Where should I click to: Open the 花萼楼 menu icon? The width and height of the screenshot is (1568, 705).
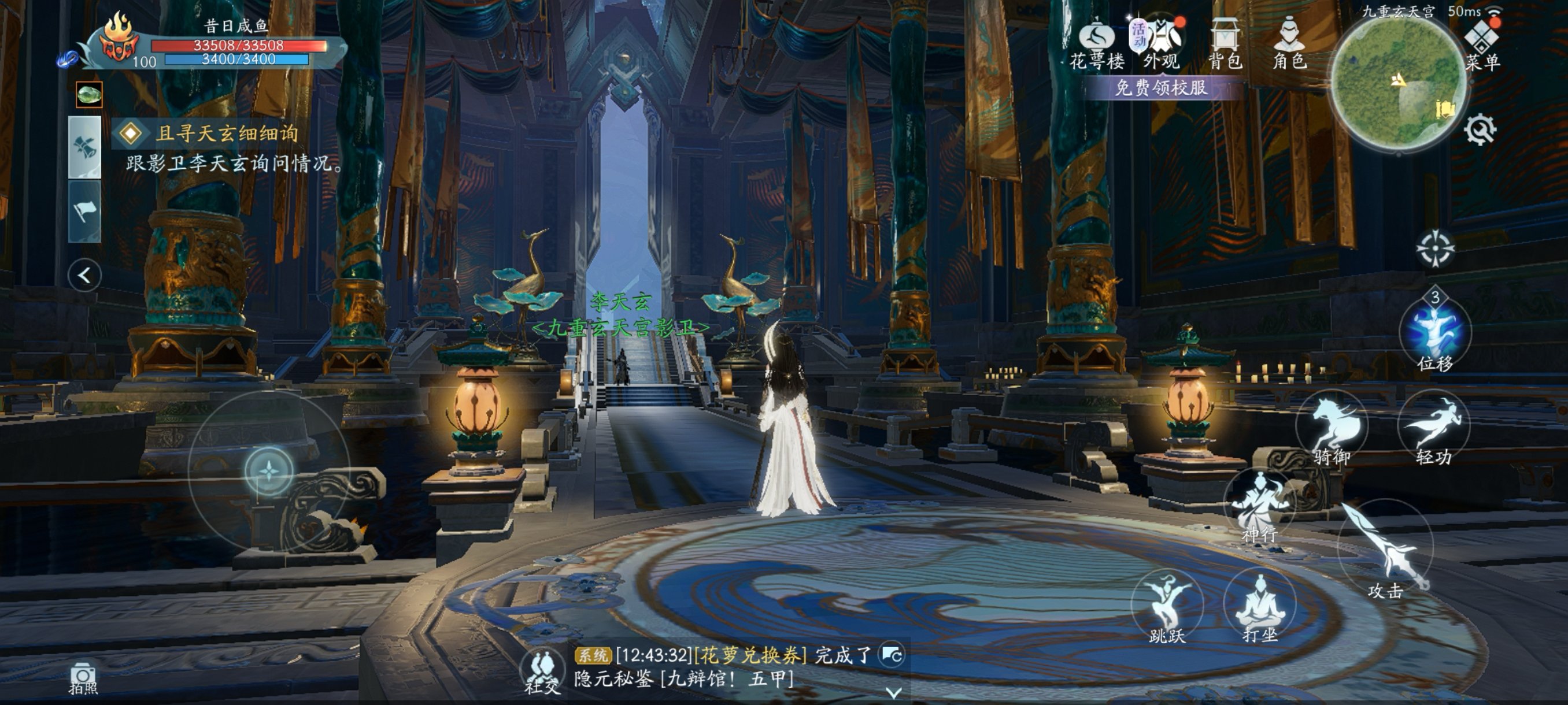(1096, 44)
